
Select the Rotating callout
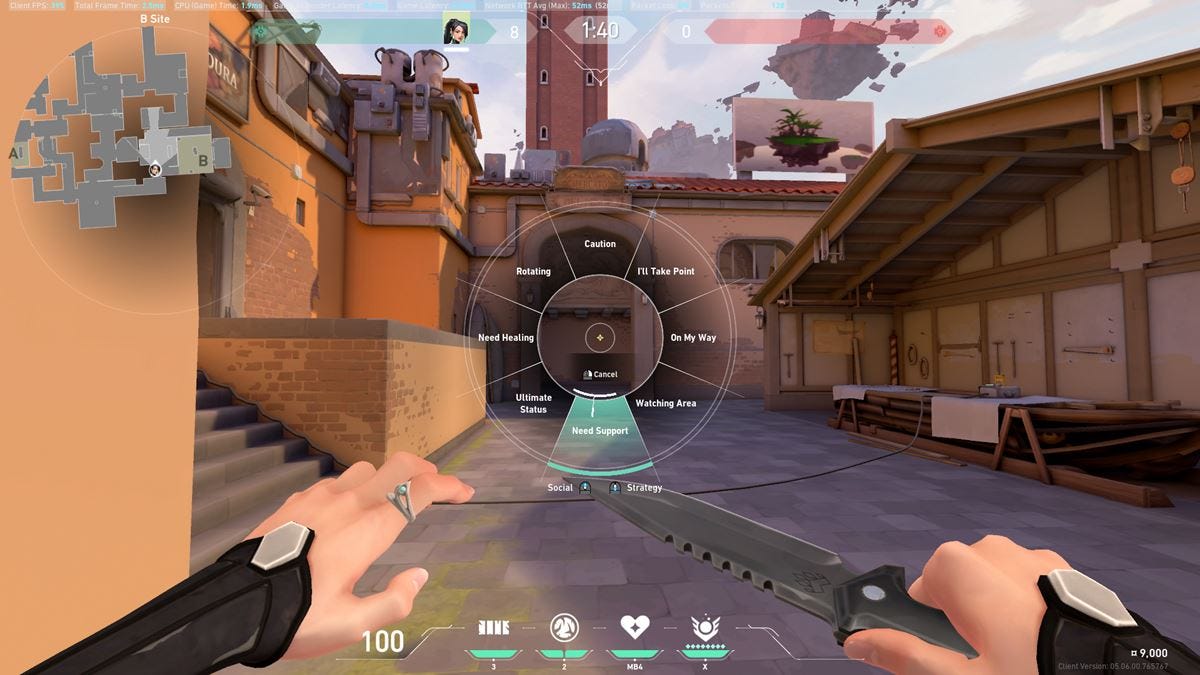533,272
